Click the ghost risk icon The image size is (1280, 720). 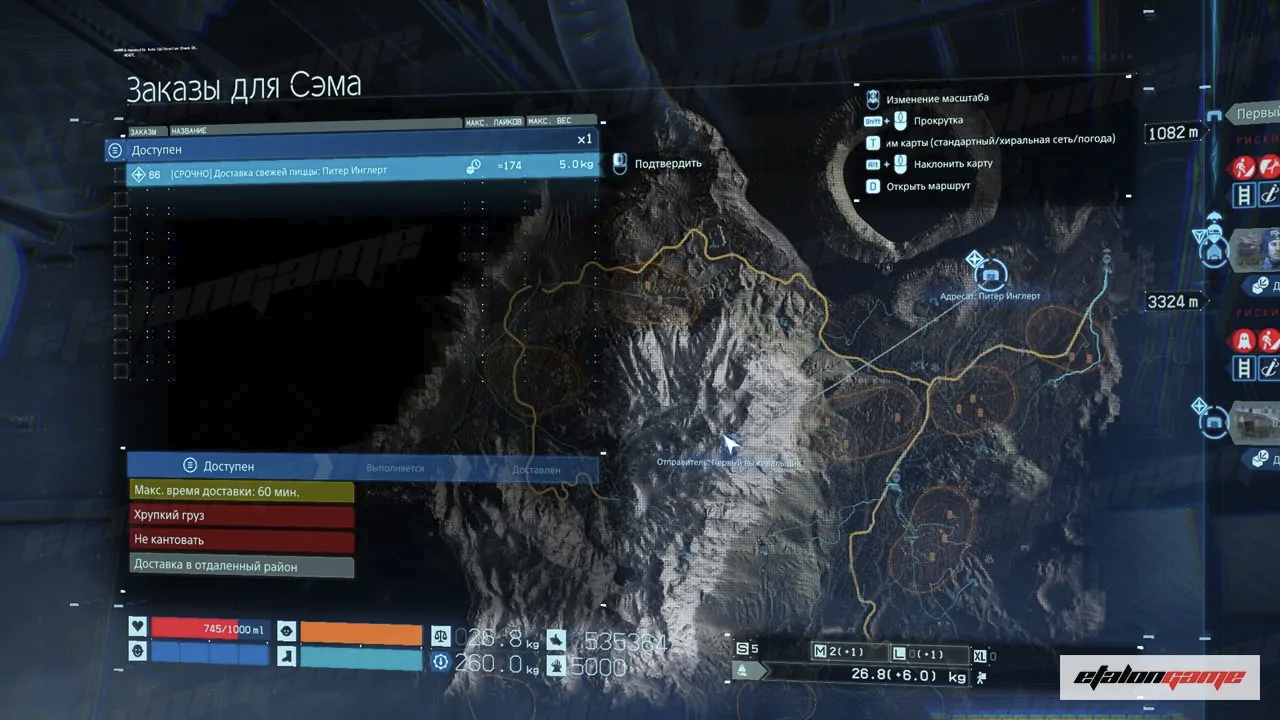[1244, 340]
